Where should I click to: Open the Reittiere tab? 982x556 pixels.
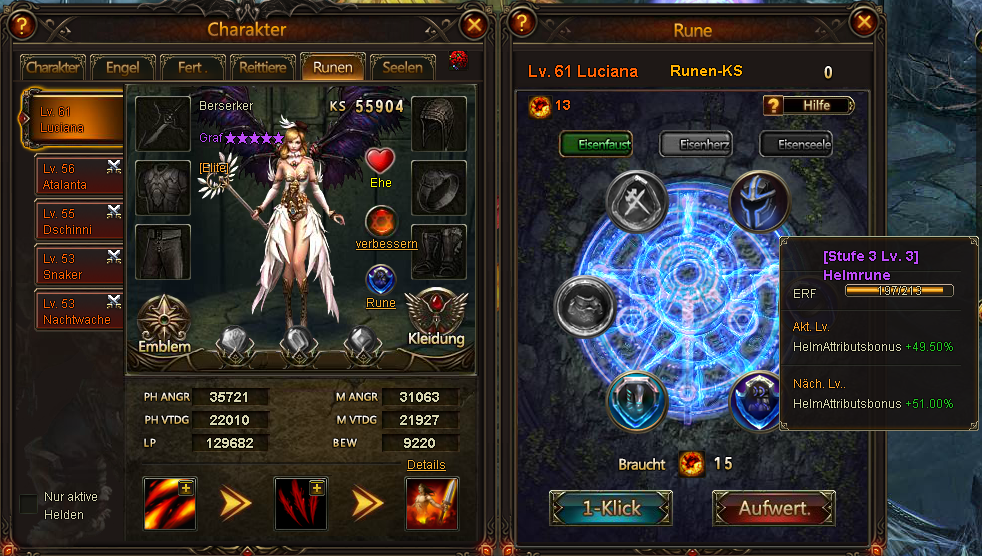coord(263,68)
